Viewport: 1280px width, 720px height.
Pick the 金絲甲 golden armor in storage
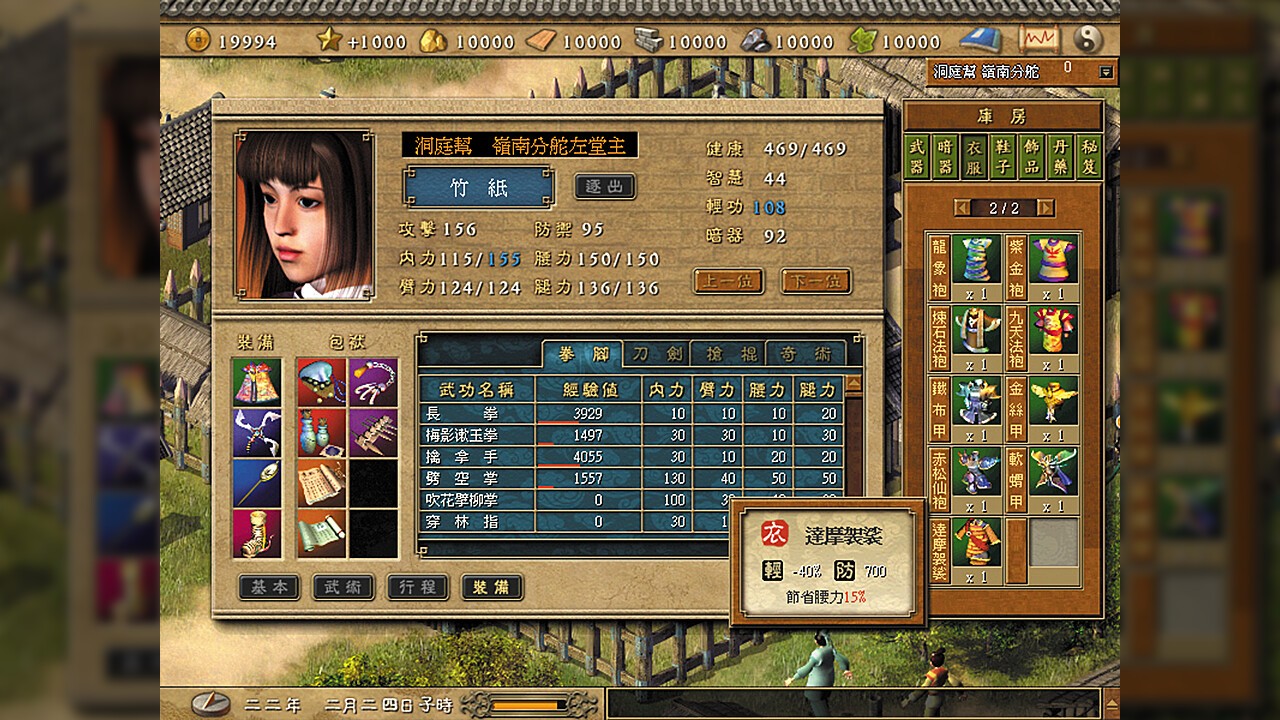pos(1053,401)
